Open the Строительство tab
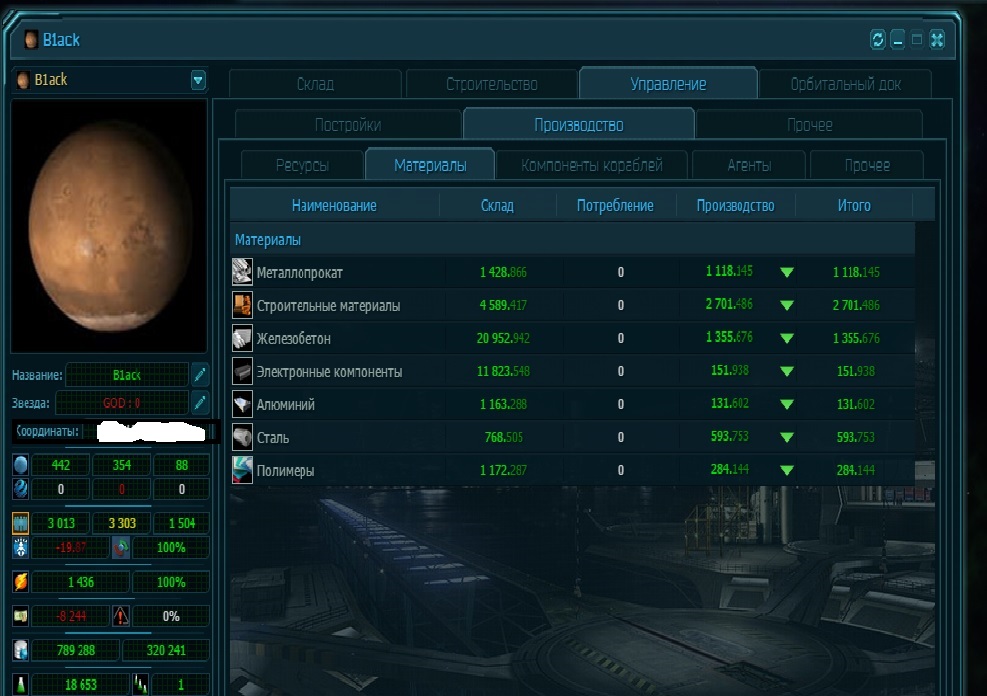The height and width of the screenshot is (696, 987). click(491, 85)
